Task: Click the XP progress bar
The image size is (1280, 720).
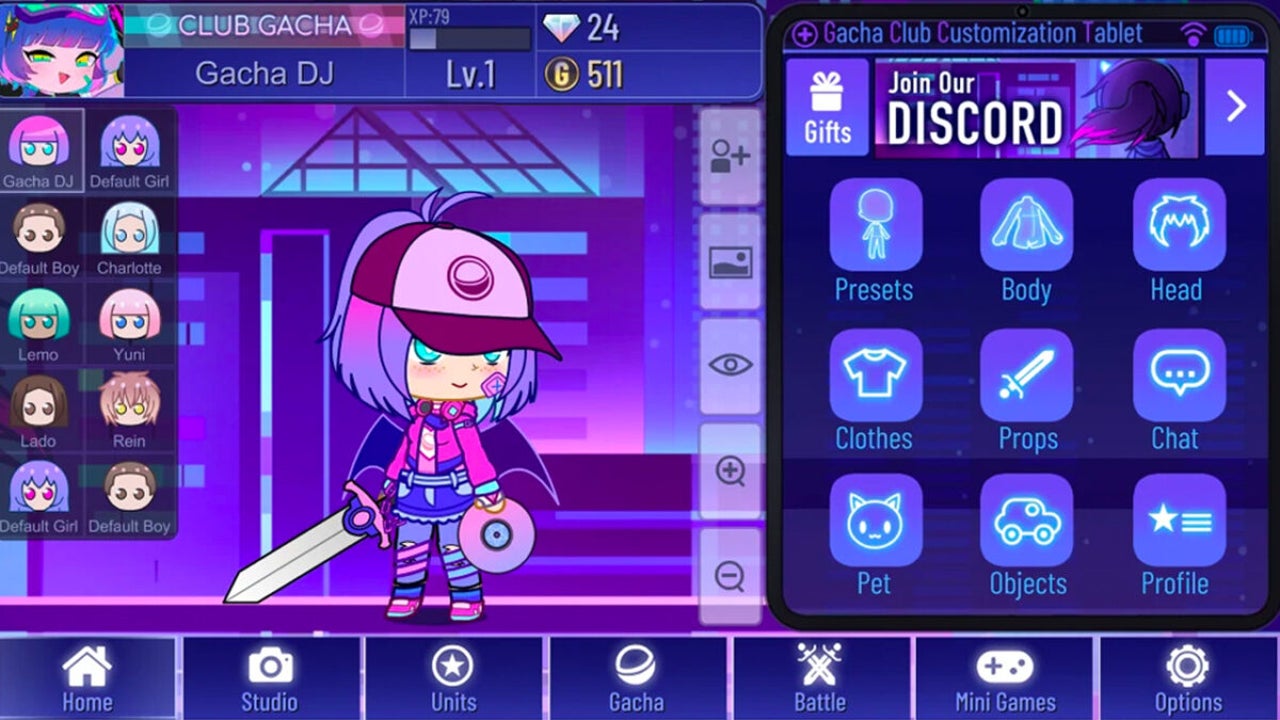Action: point(470,37)
